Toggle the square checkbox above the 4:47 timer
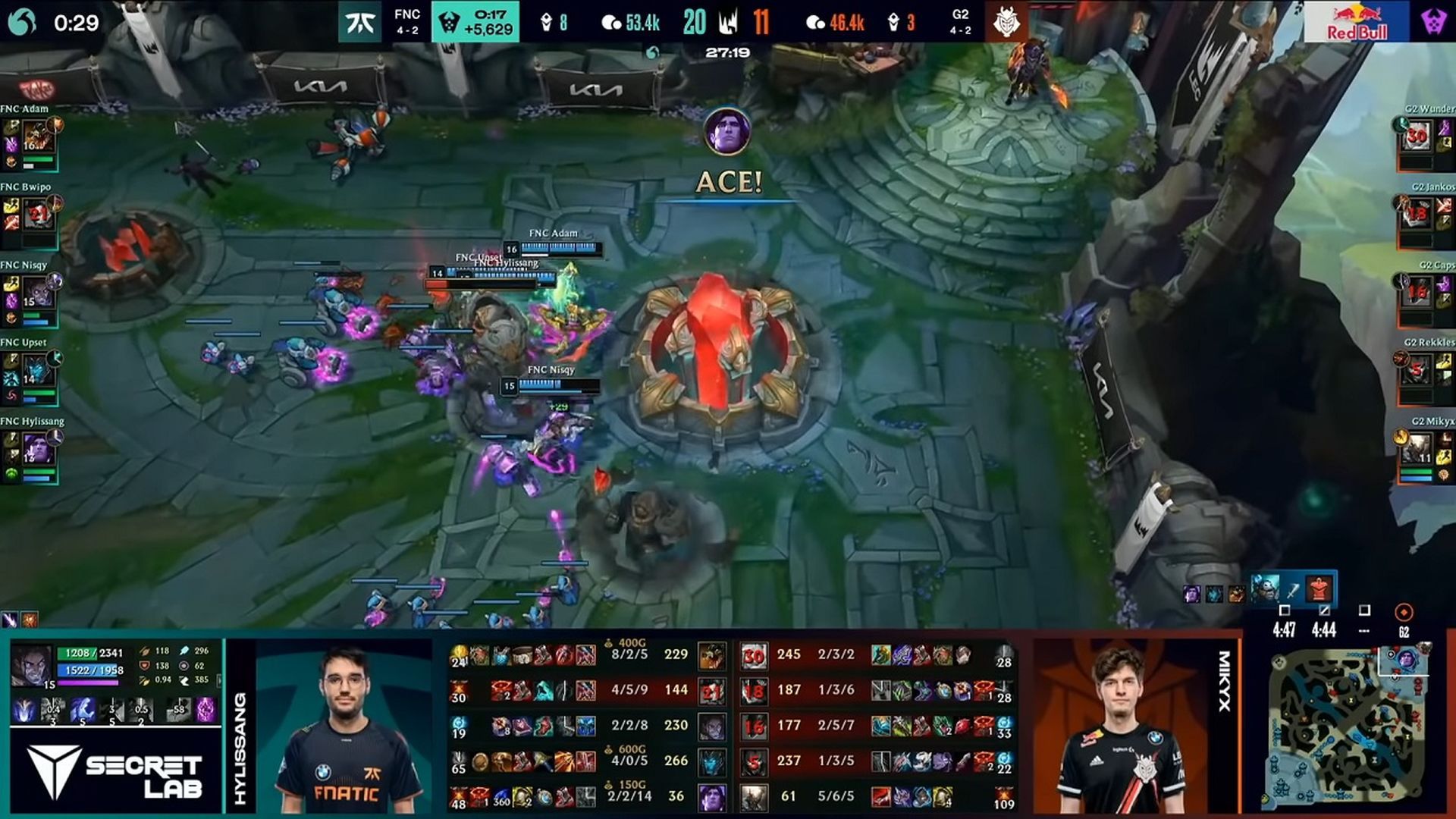1456x819 pixels. coord(1285,610)
